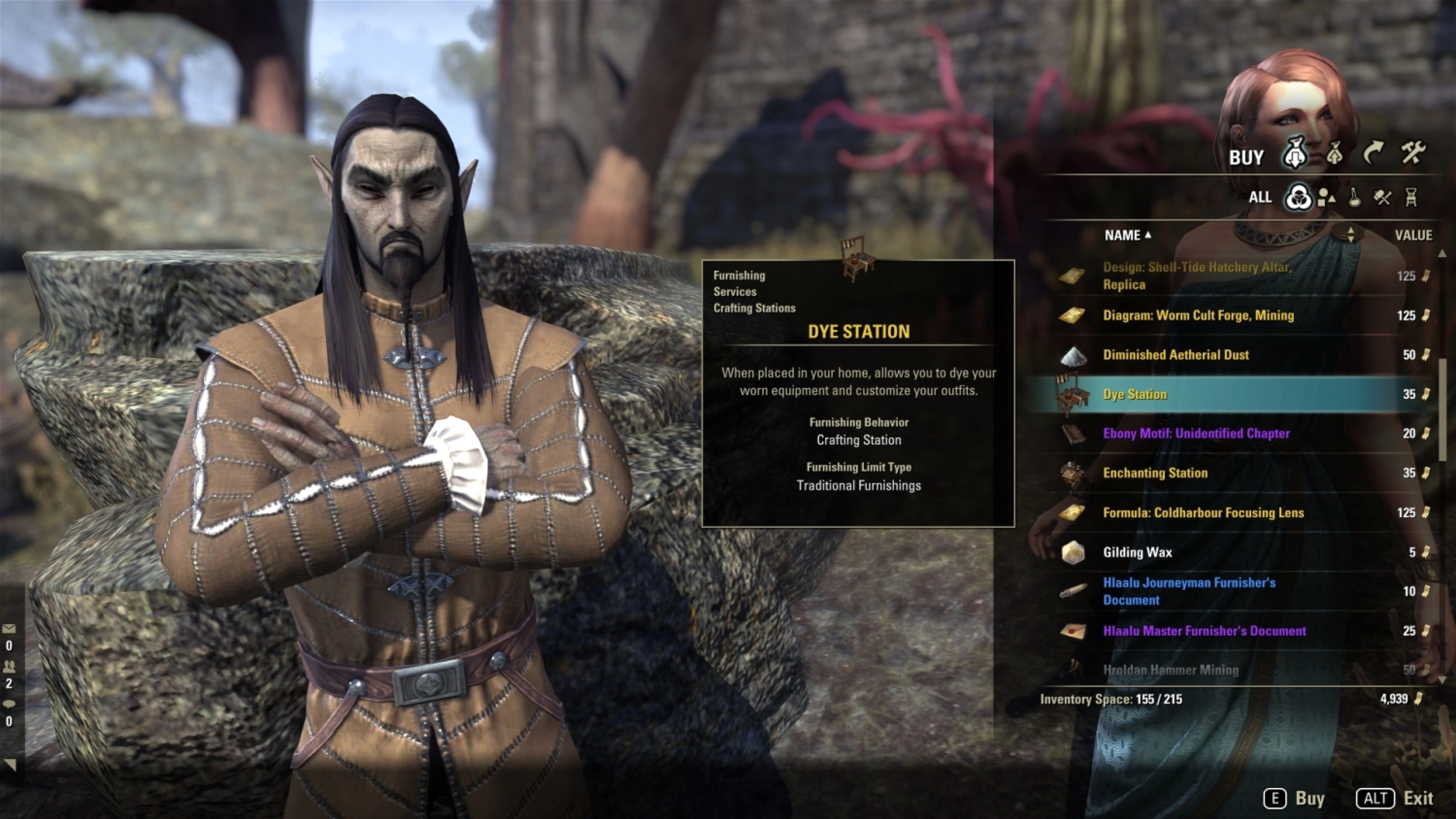1456x819 pixels.
Task: Select the Enchanting Station item
Action: point(1155,473)
